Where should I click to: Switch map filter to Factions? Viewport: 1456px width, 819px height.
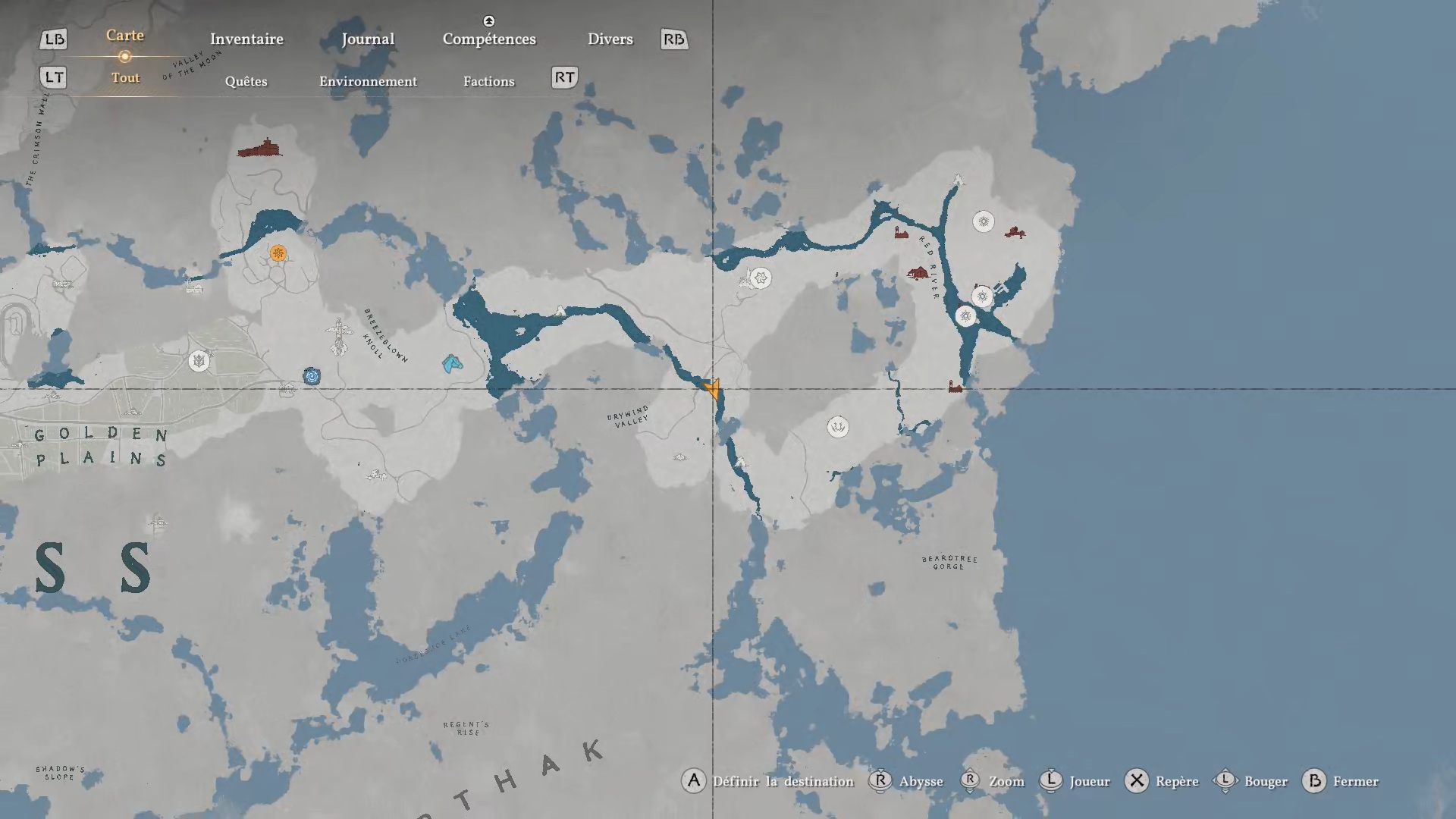click(488, 82)
